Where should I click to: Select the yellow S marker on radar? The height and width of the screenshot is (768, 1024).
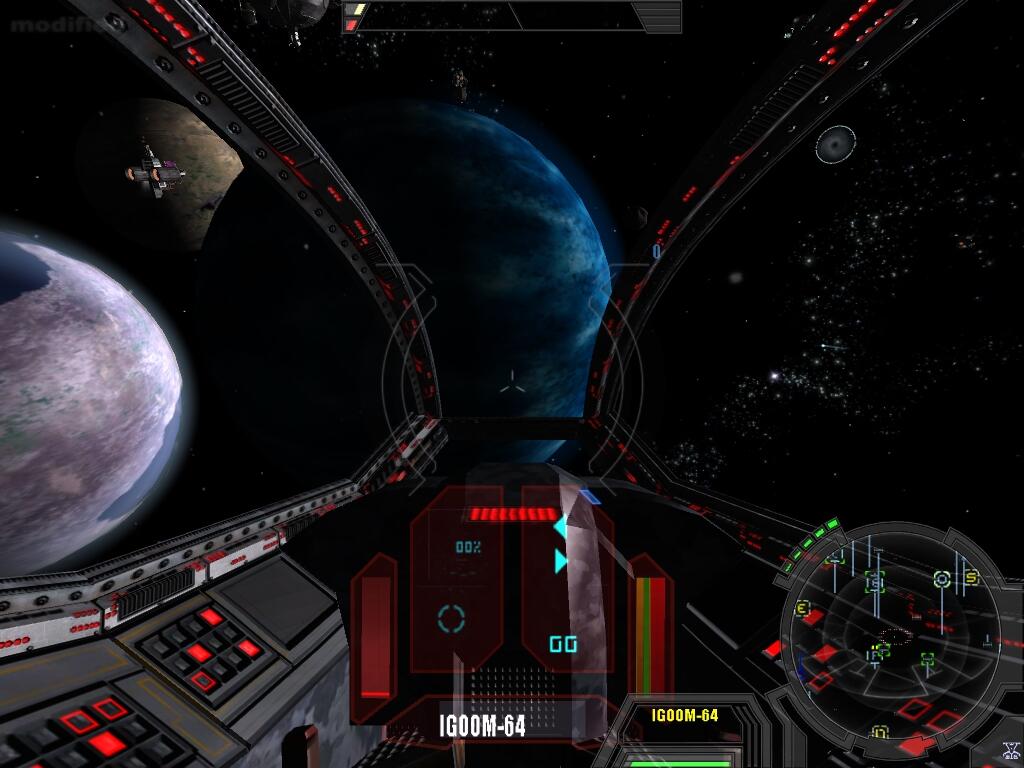point(970,578)
